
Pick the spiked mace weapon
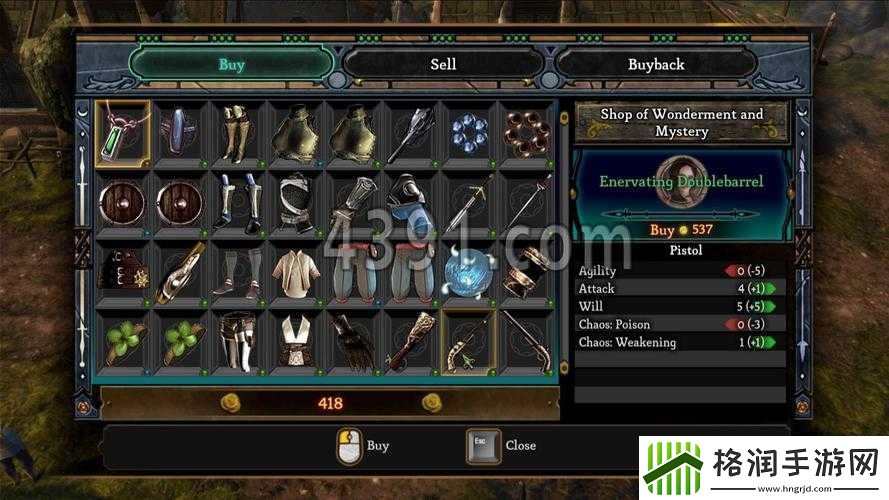pyautogui.click(x=409, y=132)
